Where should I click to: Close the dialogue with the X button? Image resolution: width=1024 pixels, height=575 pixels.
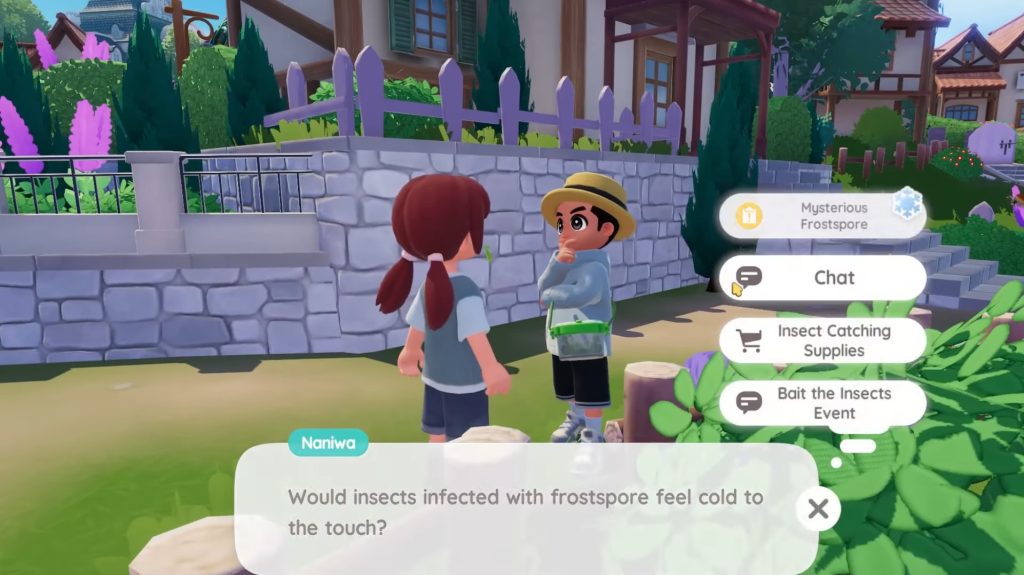click(818, 509)
